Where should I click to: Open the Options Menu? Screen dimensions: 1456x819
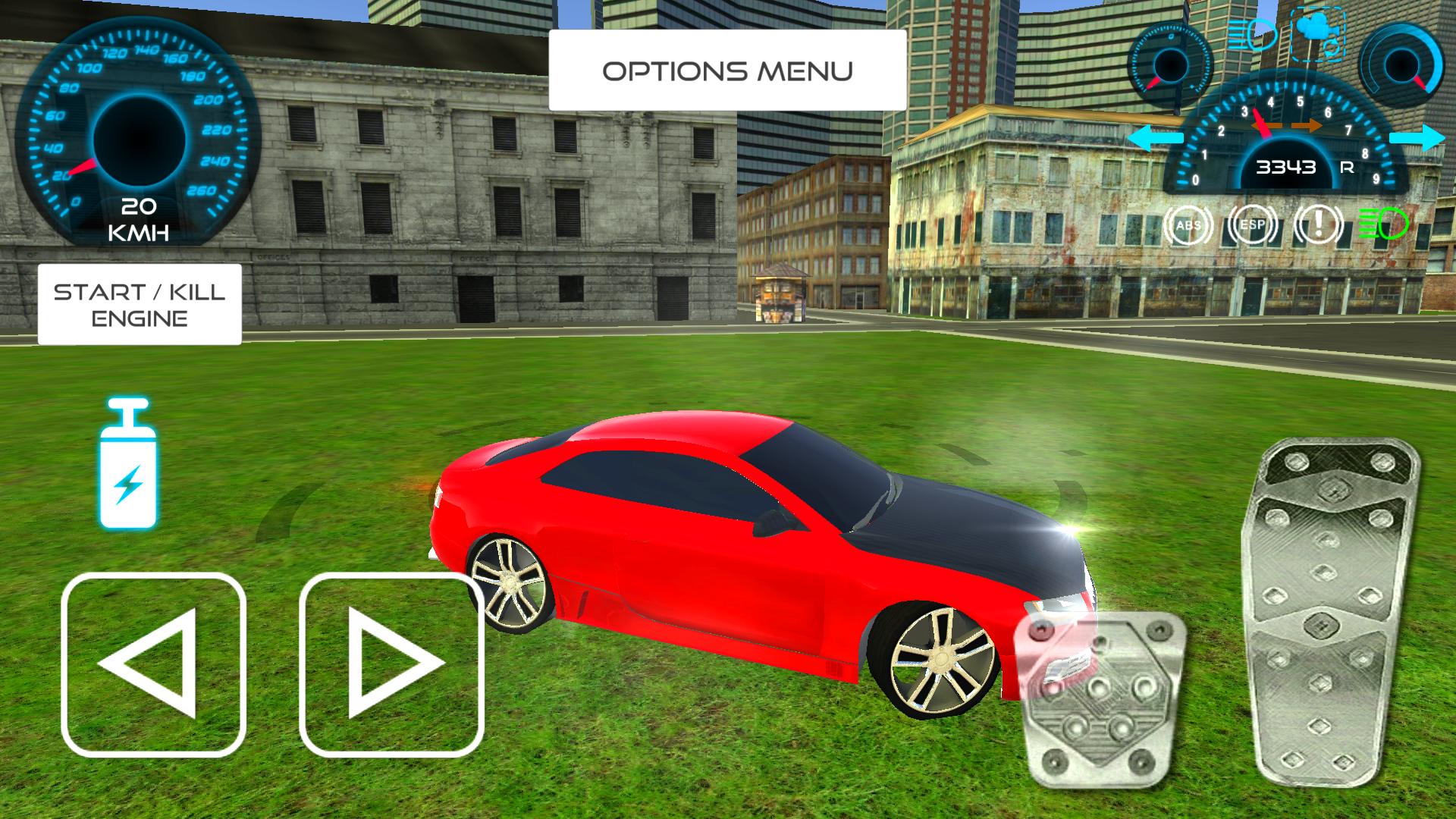coord(726,70)
